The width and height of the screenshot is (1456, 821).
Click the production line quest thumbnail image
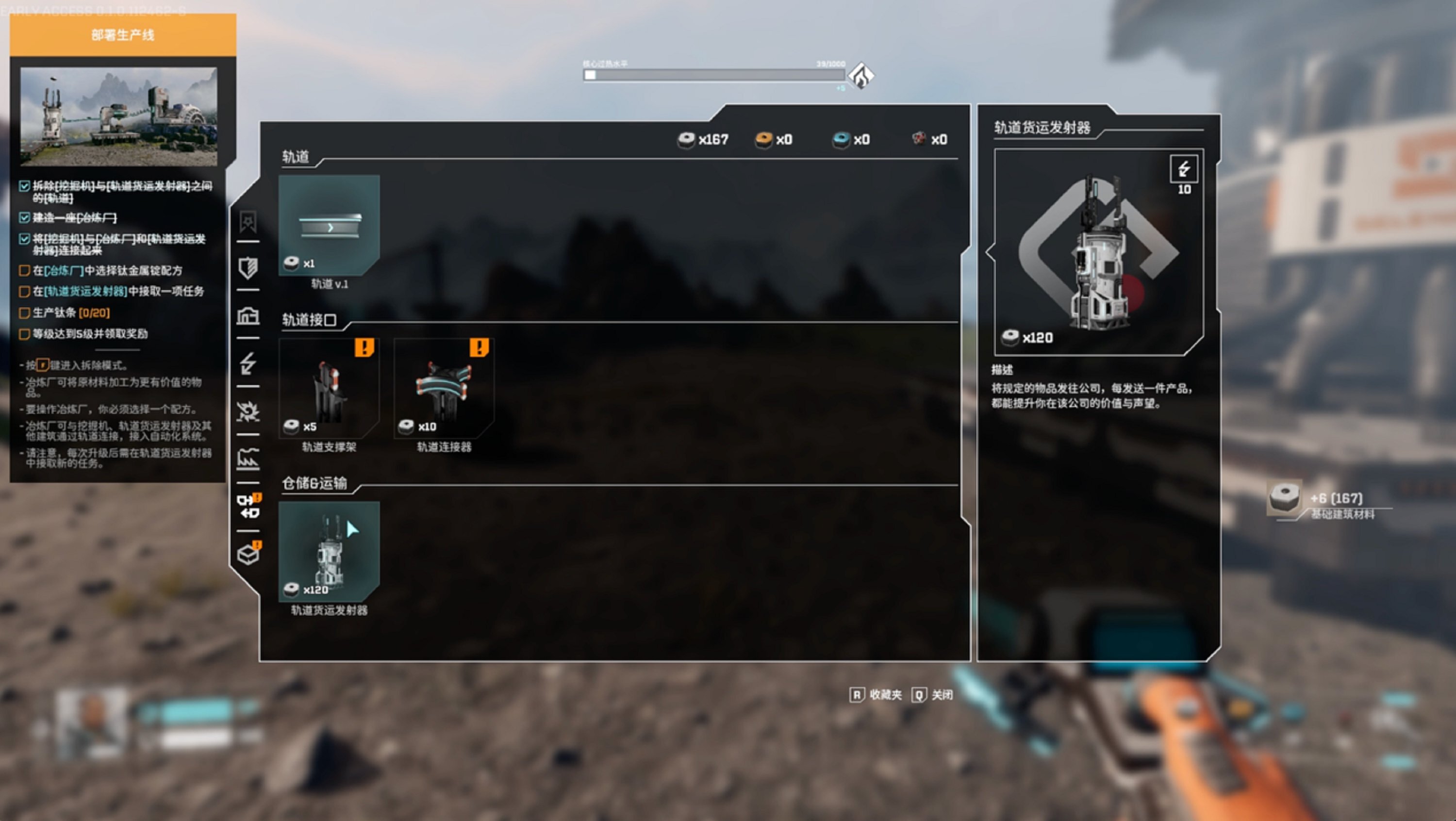(x=119, y=116)
